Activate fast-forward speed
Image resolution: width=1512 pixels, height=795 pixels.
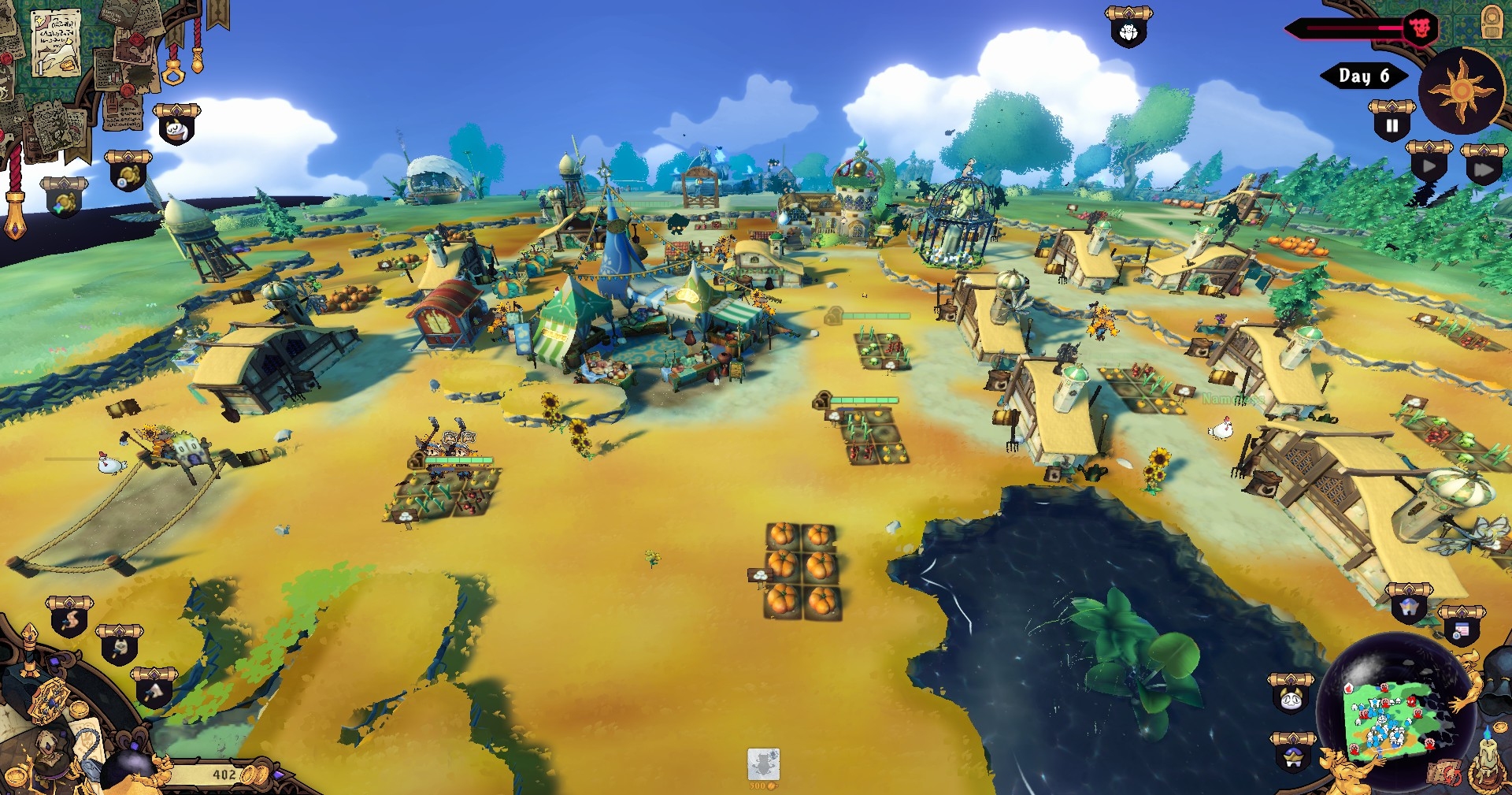pos(1483,169)
